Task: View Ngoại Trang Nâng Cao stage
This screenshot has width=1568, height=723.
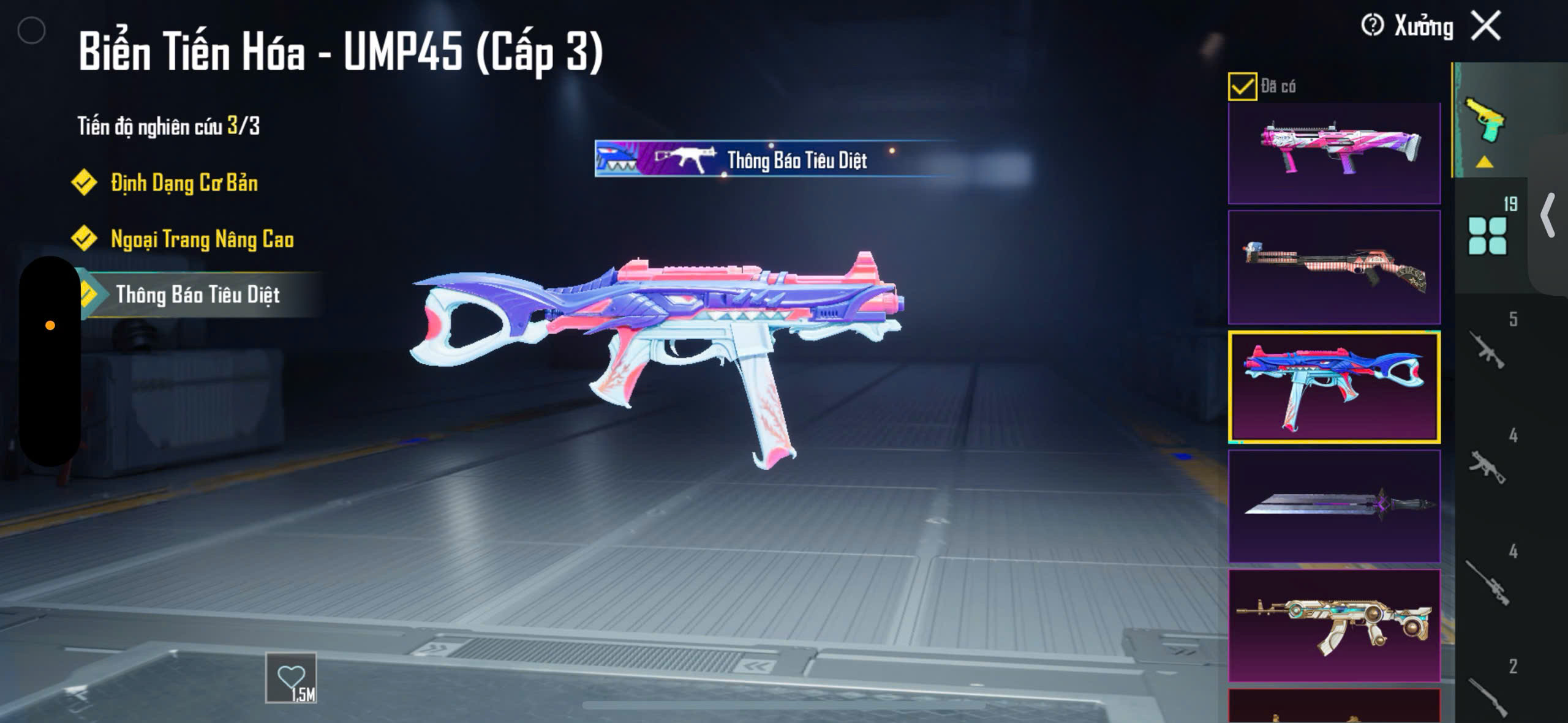Action: point(202,239)
